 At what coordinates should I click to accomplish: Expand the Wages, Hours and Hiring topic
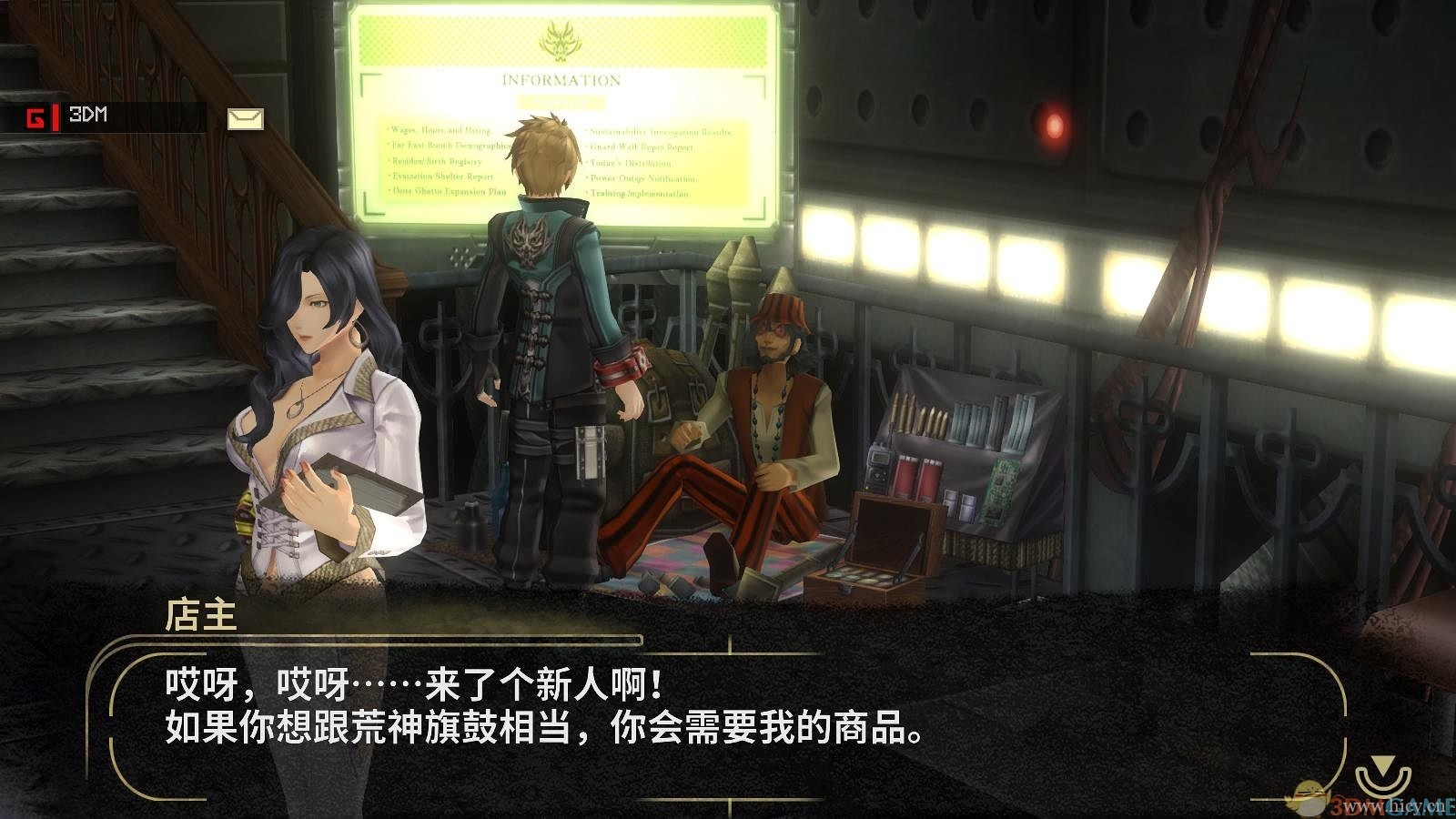(440, 129)
